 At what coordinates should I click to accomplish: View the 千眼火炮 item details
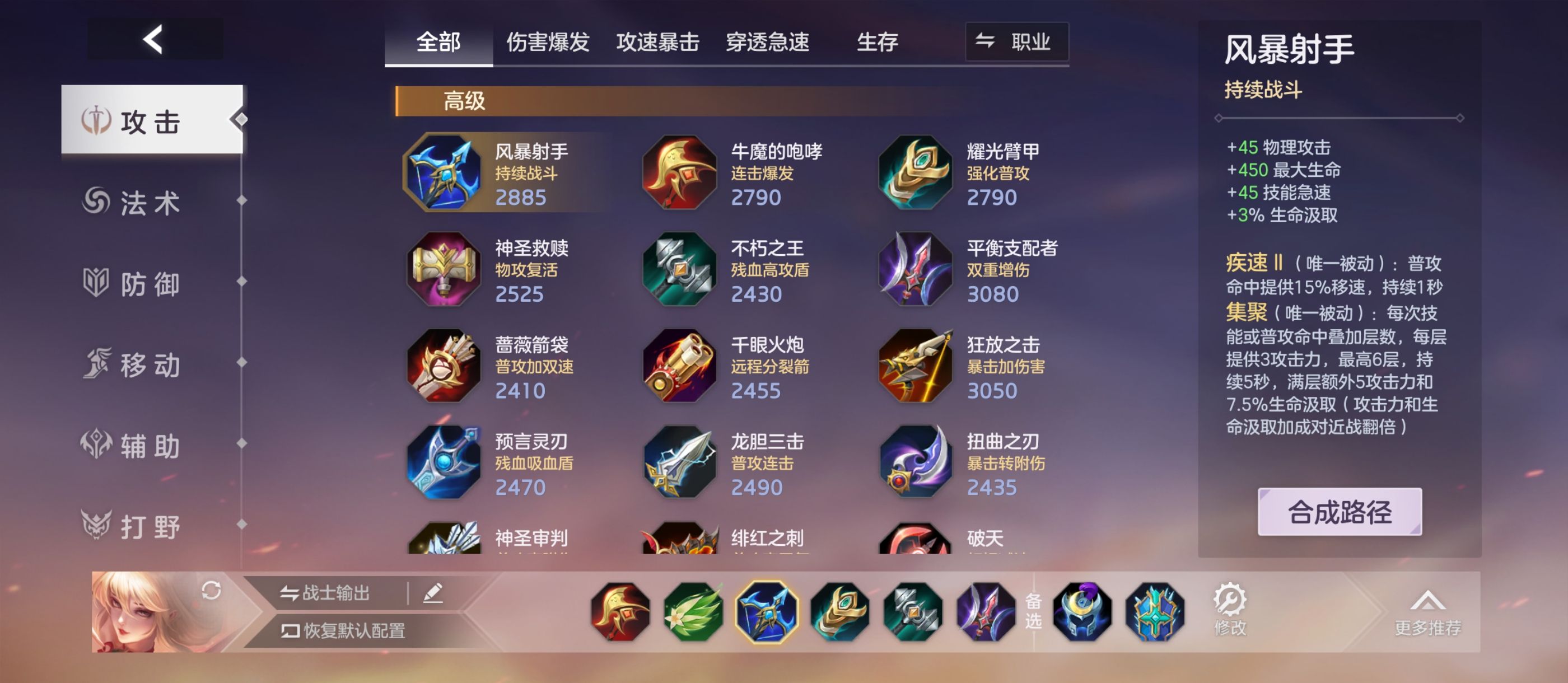click(680, 368)
